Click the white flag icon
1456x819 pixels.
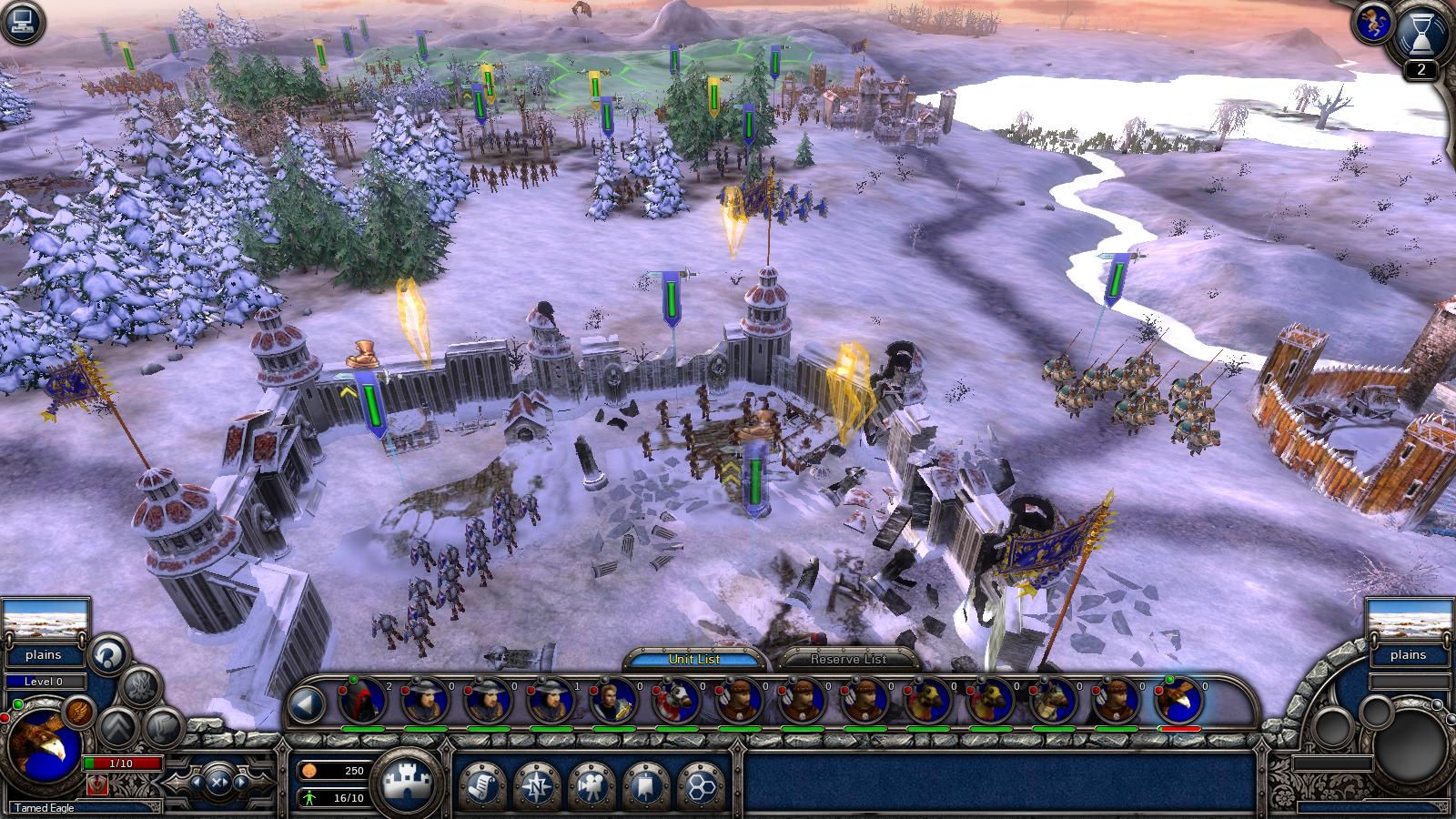(x=645, y=784)
